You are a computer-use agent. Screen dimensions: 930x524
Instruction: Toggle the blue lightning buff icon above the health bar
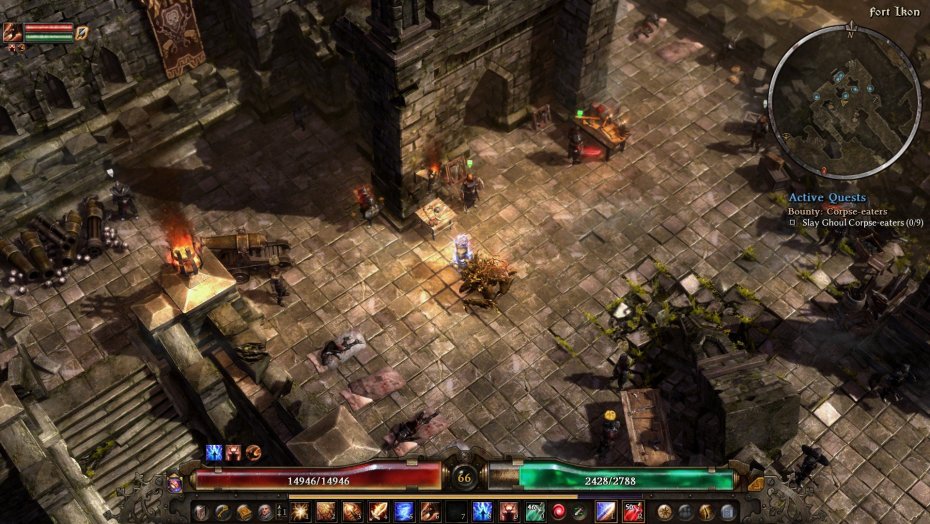tap(213, 453)
